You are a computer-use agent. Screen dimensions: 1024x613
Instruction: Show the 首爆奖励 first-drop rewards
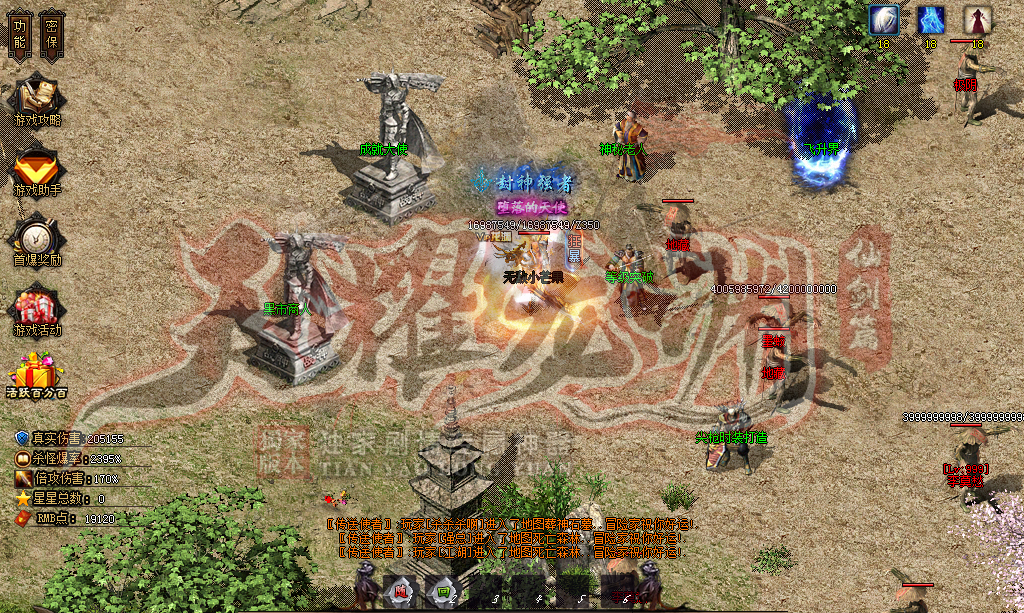pos(37,241)
